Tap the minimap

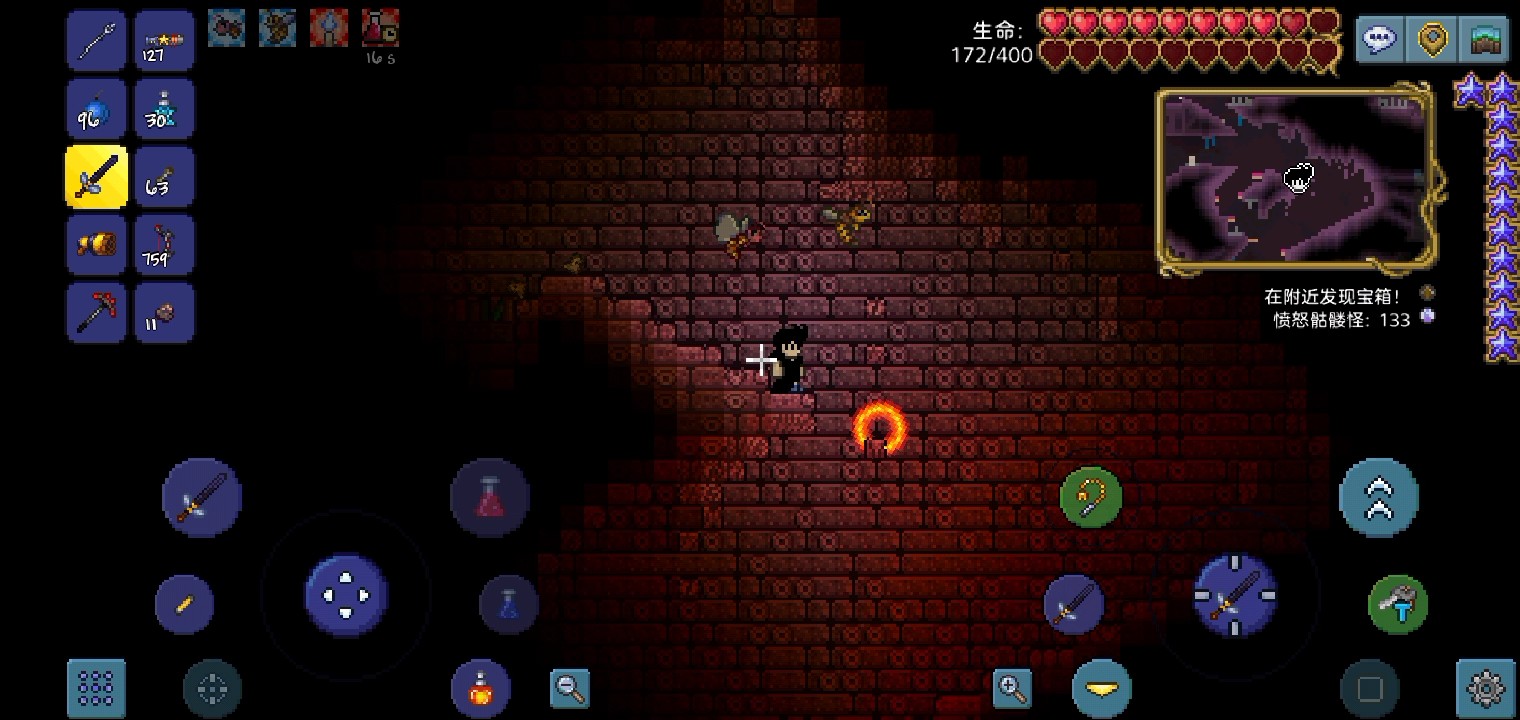click(x=1296, y=181)
